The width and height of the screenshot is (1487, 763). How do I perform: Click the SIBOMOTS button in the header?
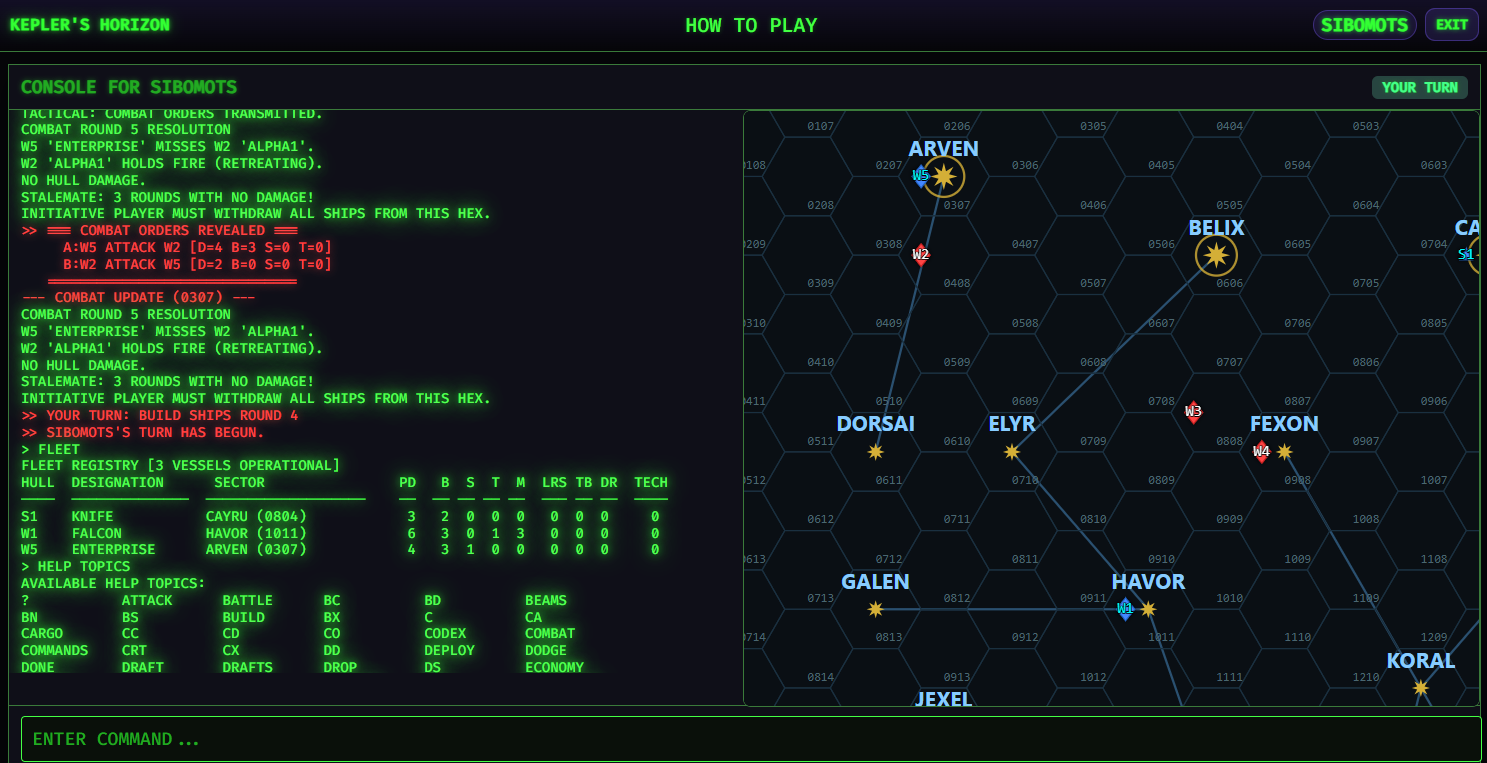click(1364, 24)
